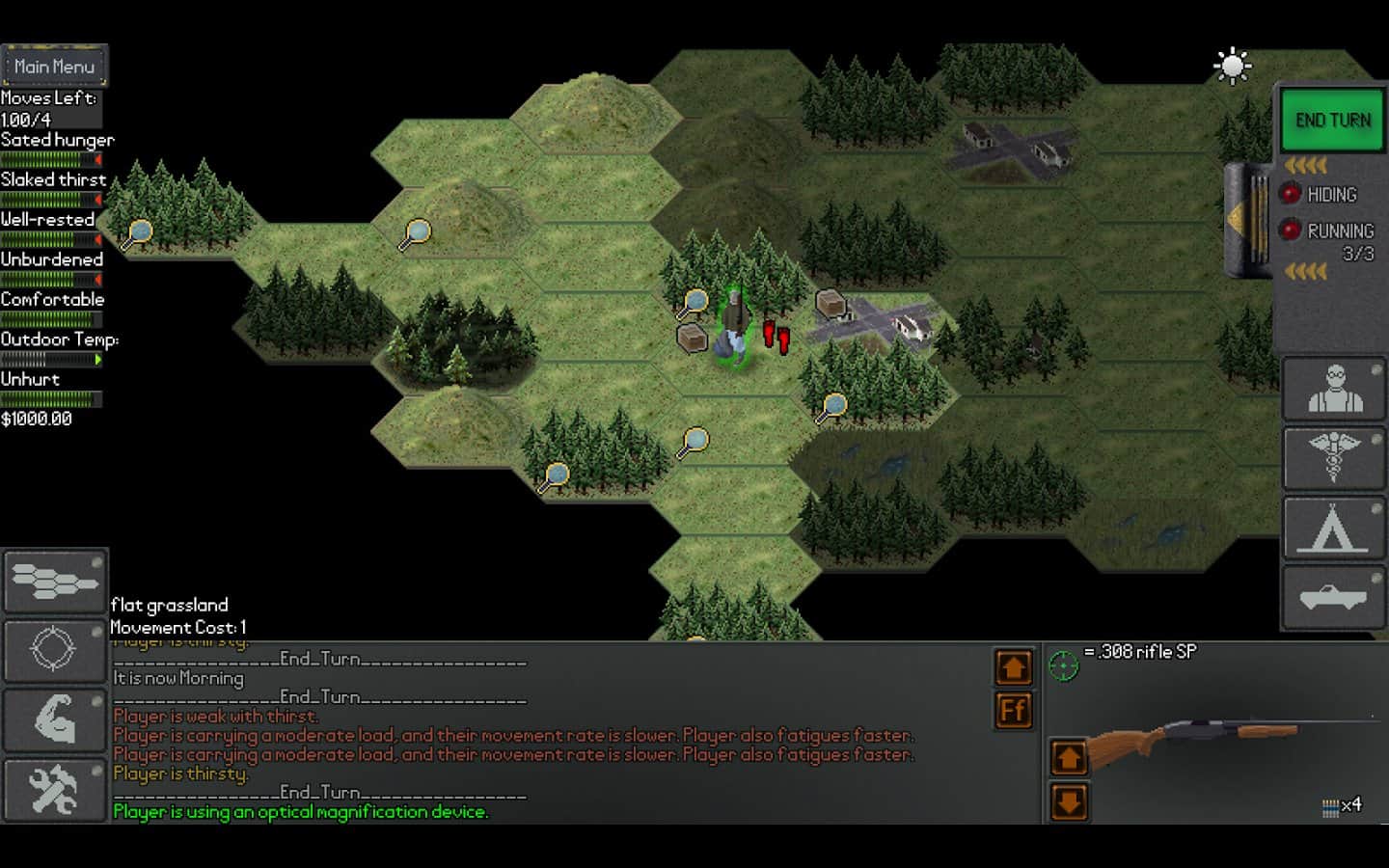Viewport: 1389px width, 868px height.
Task: Activate the crosshair target button
Action: pyautogui.click(x=55, y=649)
